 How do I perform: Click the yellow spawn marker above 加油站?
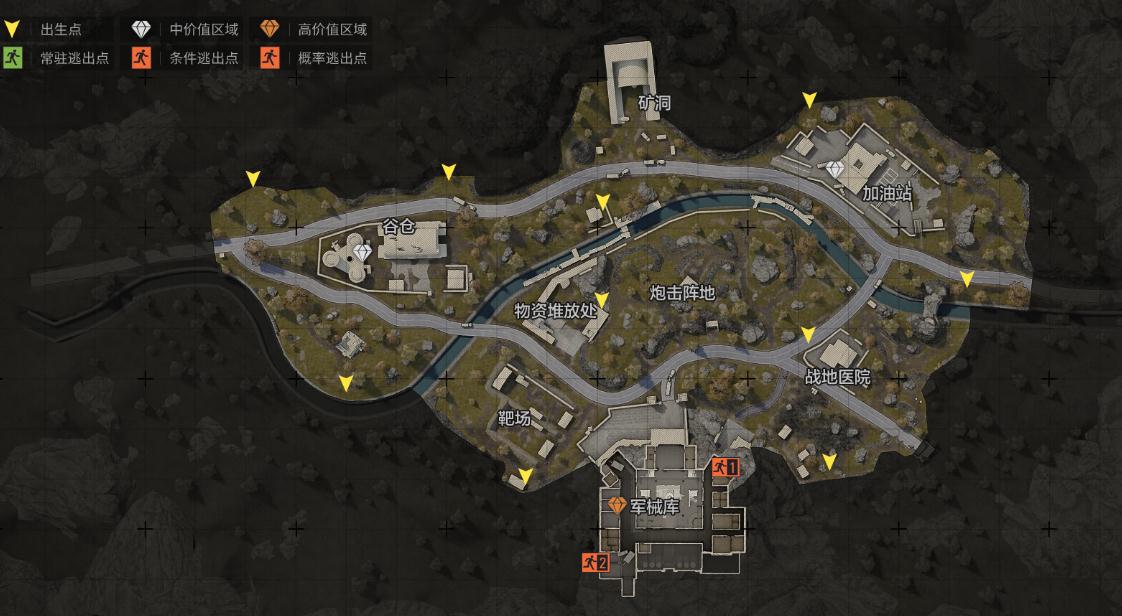click(x=809, y=100)
